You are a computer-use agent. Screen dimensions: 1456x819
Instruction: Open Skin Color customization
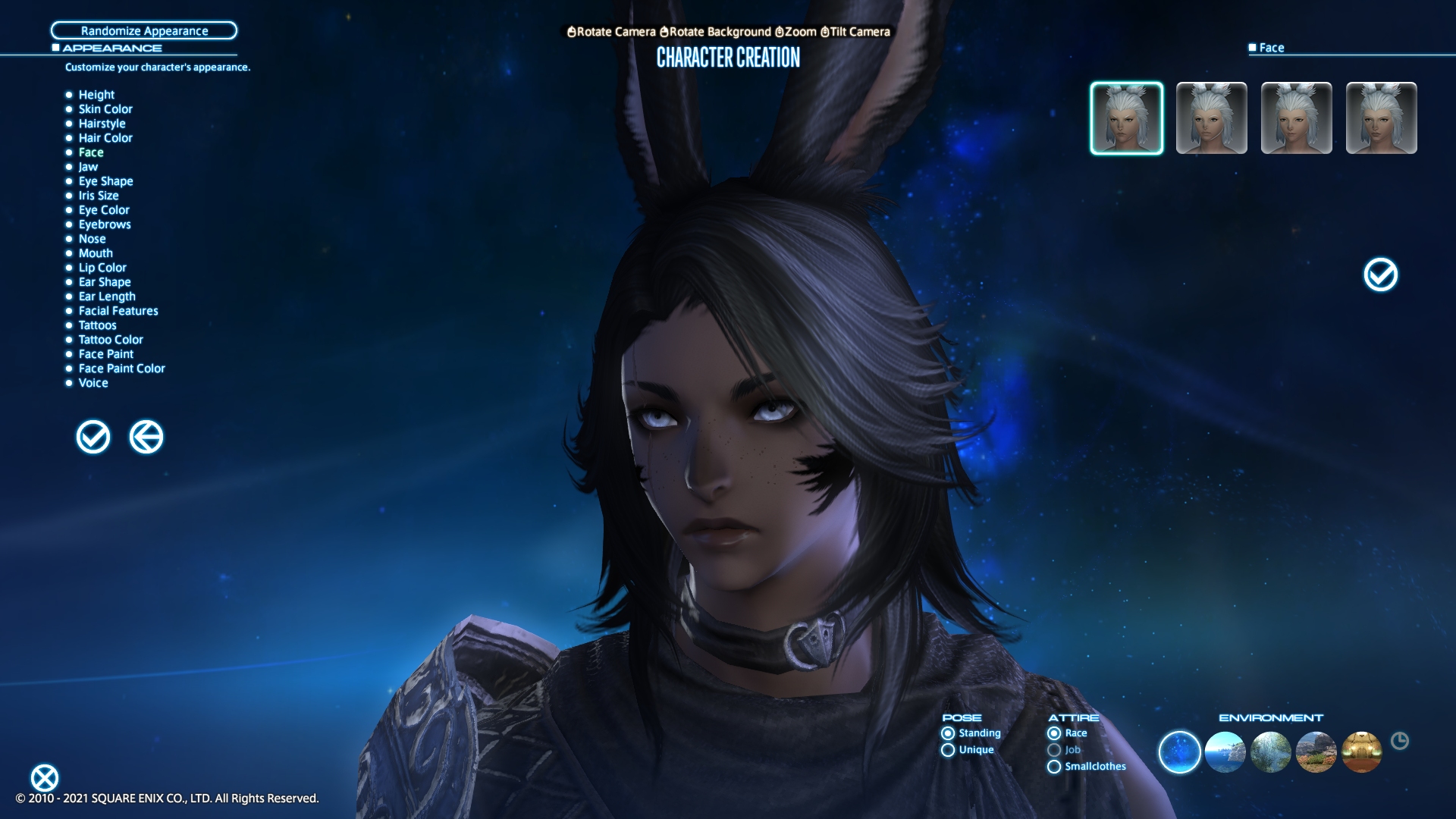[x=105, y=109]
